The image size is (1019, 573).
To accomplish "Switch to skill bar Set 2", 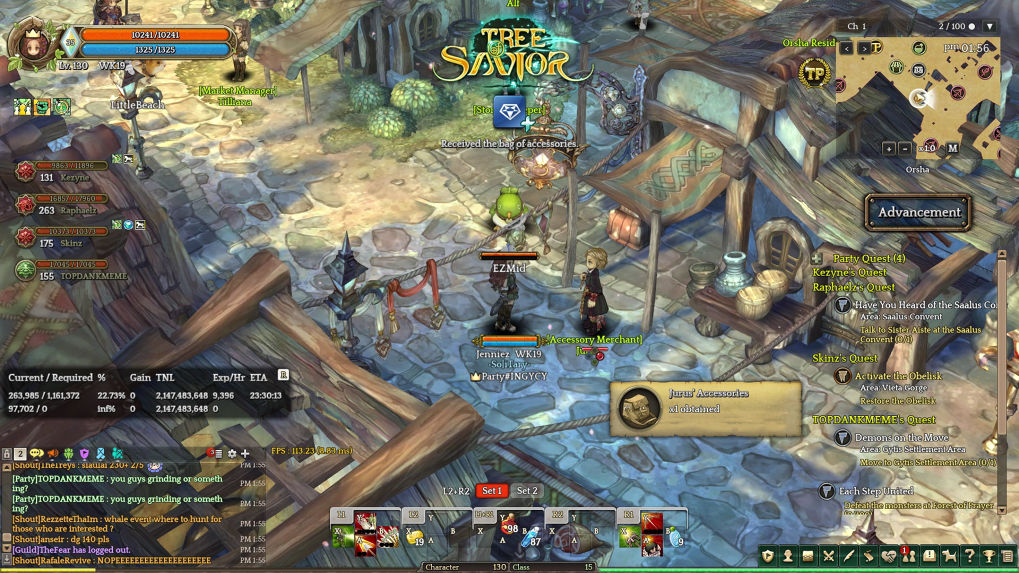I will (x=527, y=491).
